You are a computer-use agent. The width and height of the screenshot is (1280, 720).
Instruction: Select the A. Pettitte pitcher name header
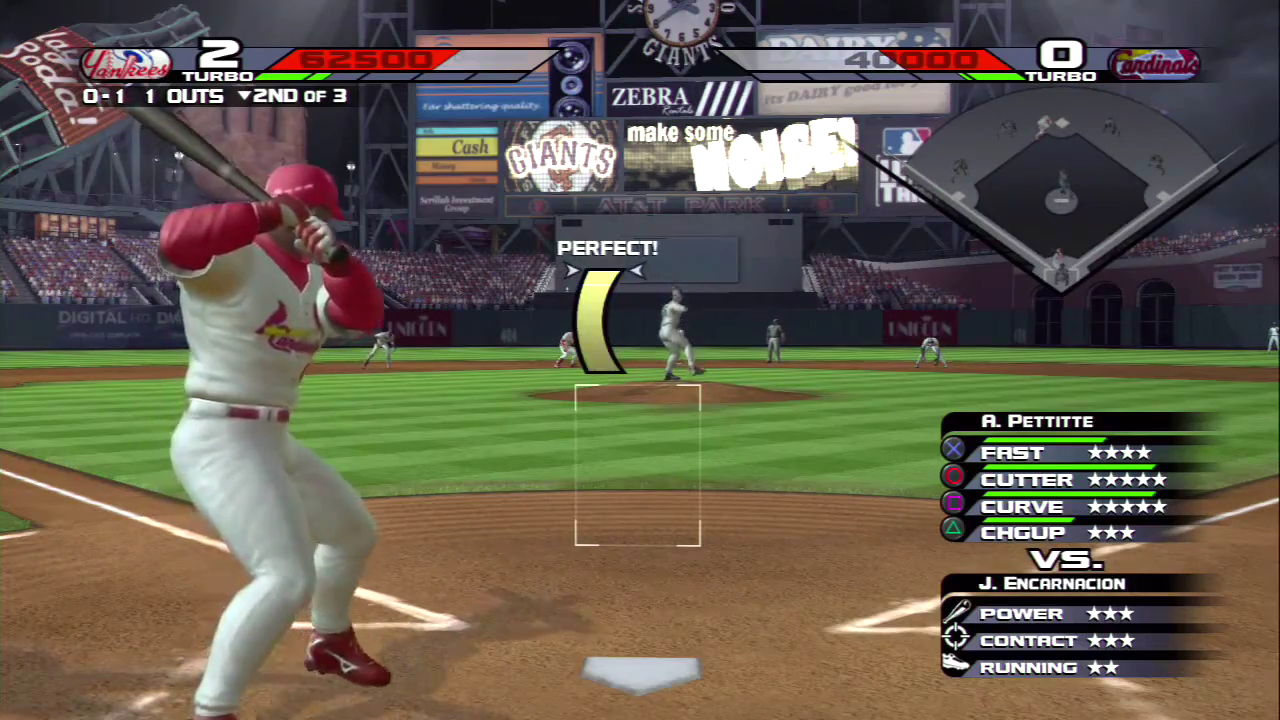tap(1036, 422)
